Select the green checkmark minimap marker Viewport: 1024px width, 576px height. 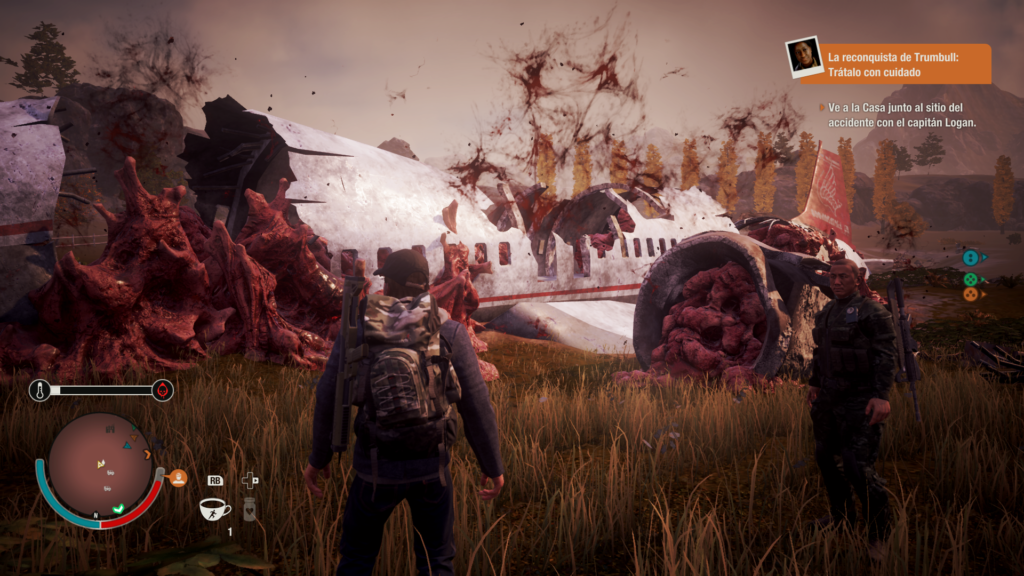pyautogui.click(x=117, y=509)
